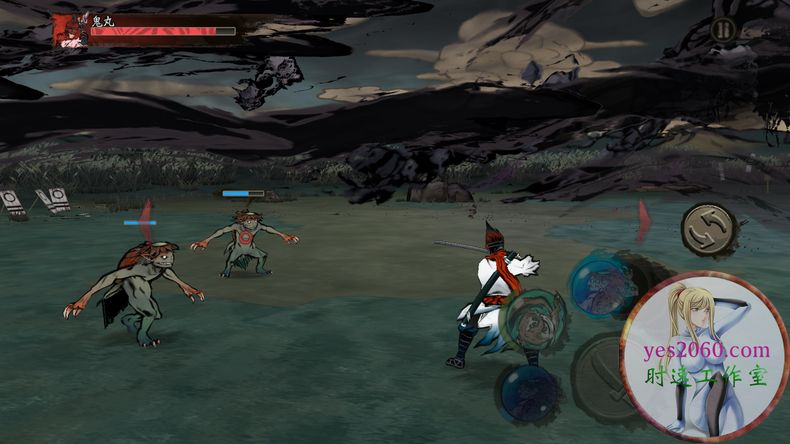This screenshot has width=790, height=444.
Task: Tap the swap arrows dodge button
Action: [x=710, y=230]
